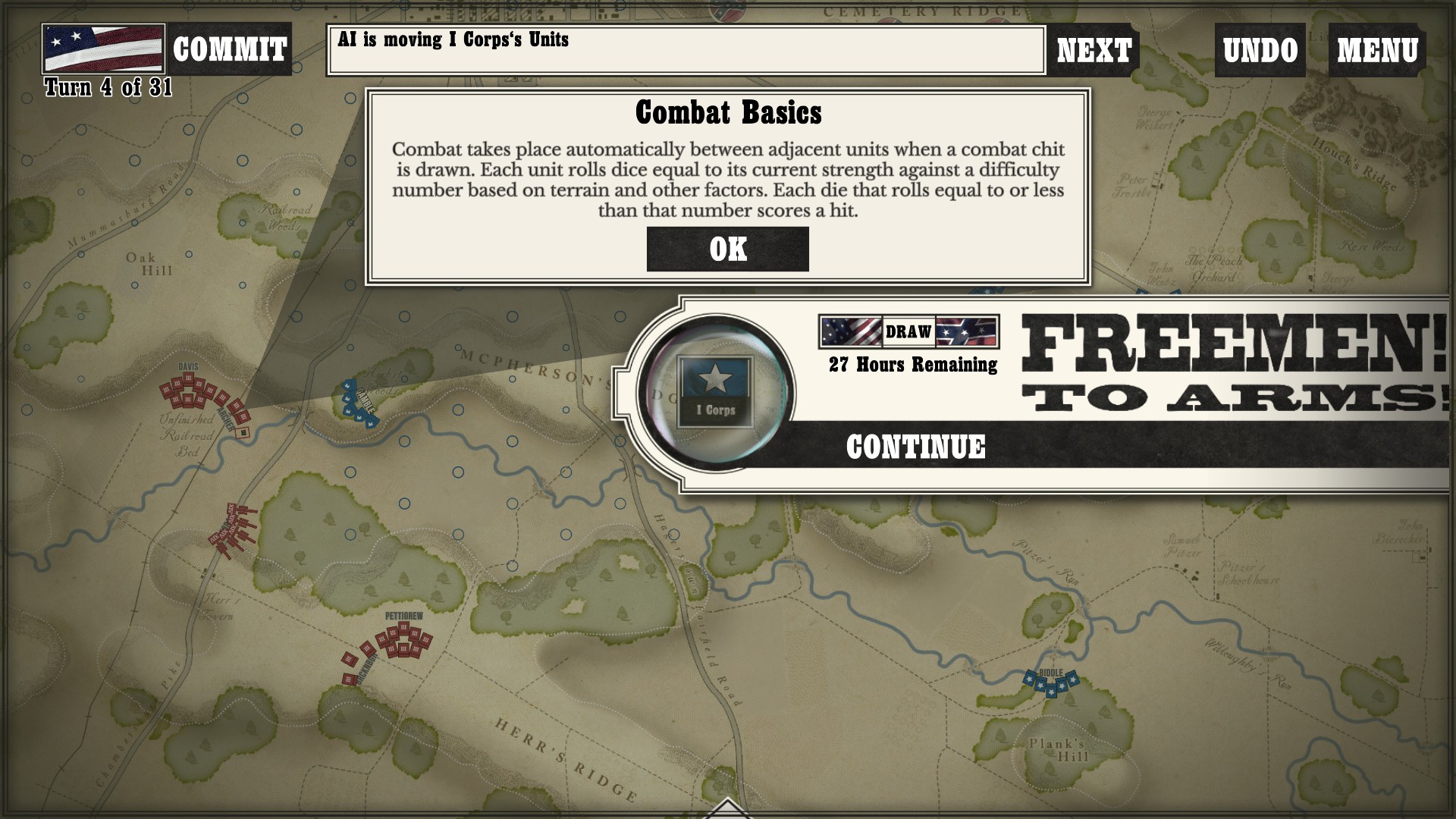The height and width of the screenshot is (819, 1456).
Task: Undo the last move
Action: pos(1260,51)
